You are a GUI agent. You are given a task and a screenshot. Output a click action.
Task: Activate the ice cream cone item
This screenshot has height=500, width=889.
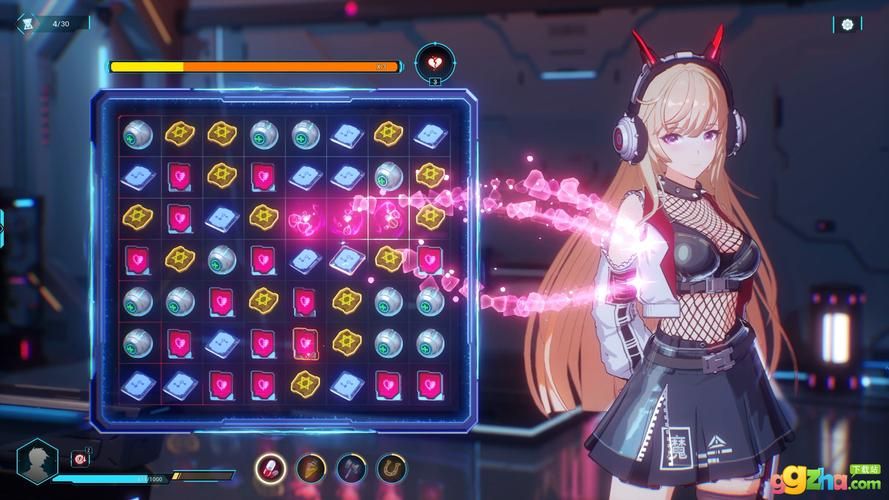pos(311,467)
